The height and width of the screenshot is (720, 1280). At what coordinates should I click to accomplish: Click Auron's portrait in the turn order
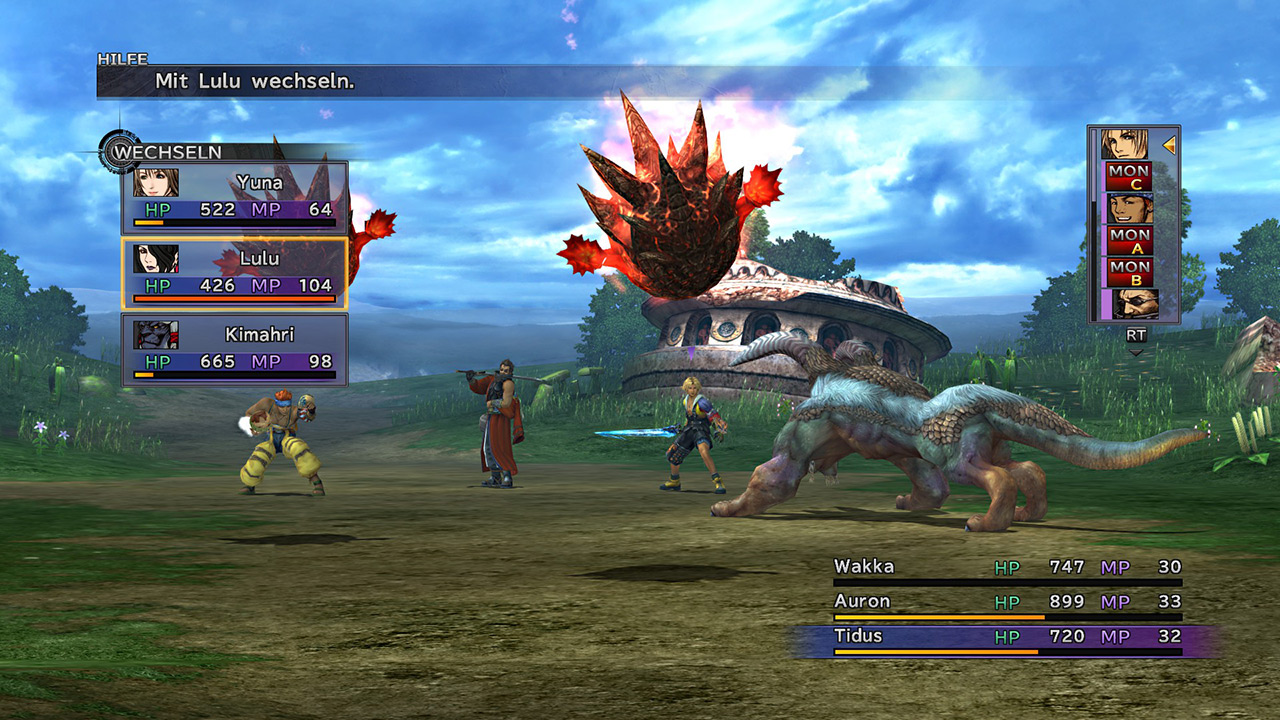coord(1133,303)
